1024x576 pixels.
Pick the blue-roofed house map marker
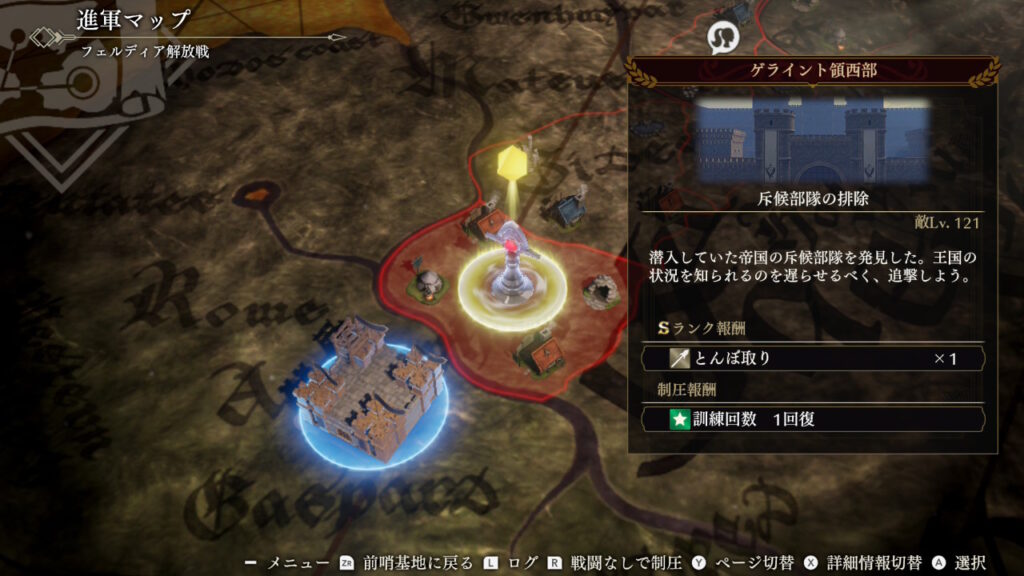(568, 208)
